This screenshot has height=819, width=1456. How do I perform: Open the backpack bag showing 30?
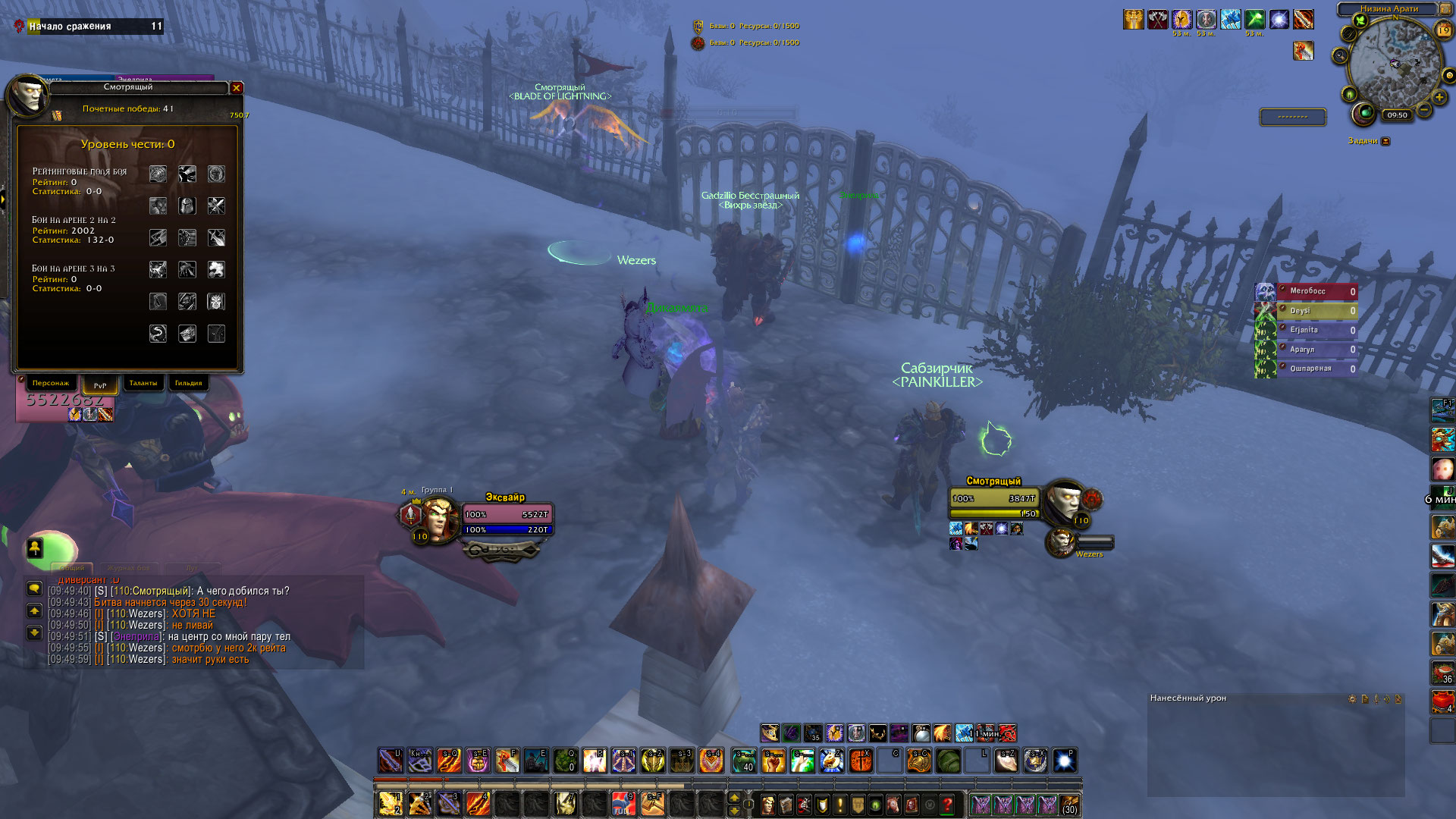tap(1070, 804)
